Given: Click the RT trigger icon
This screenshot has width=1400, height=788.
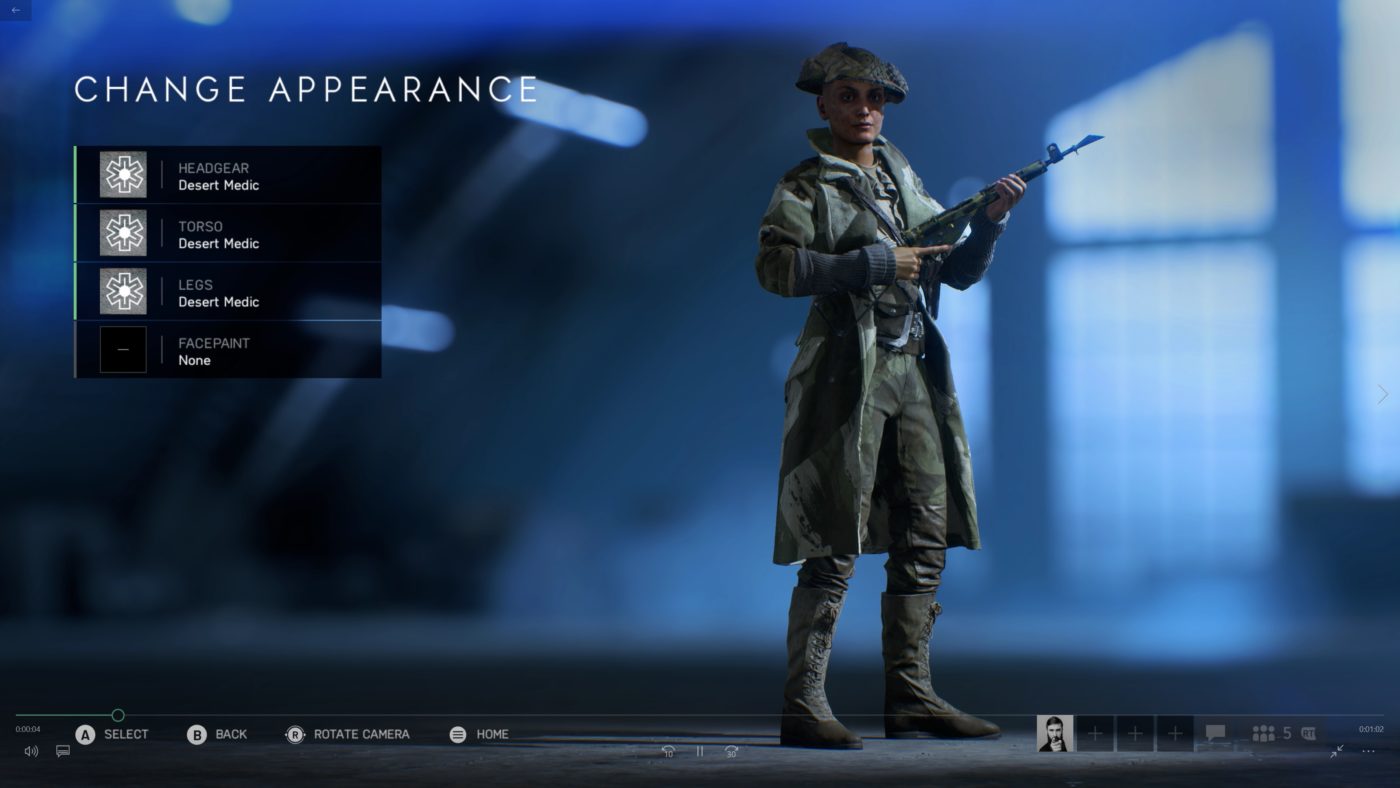Looking at the screenshot, I should [1311, 733].
